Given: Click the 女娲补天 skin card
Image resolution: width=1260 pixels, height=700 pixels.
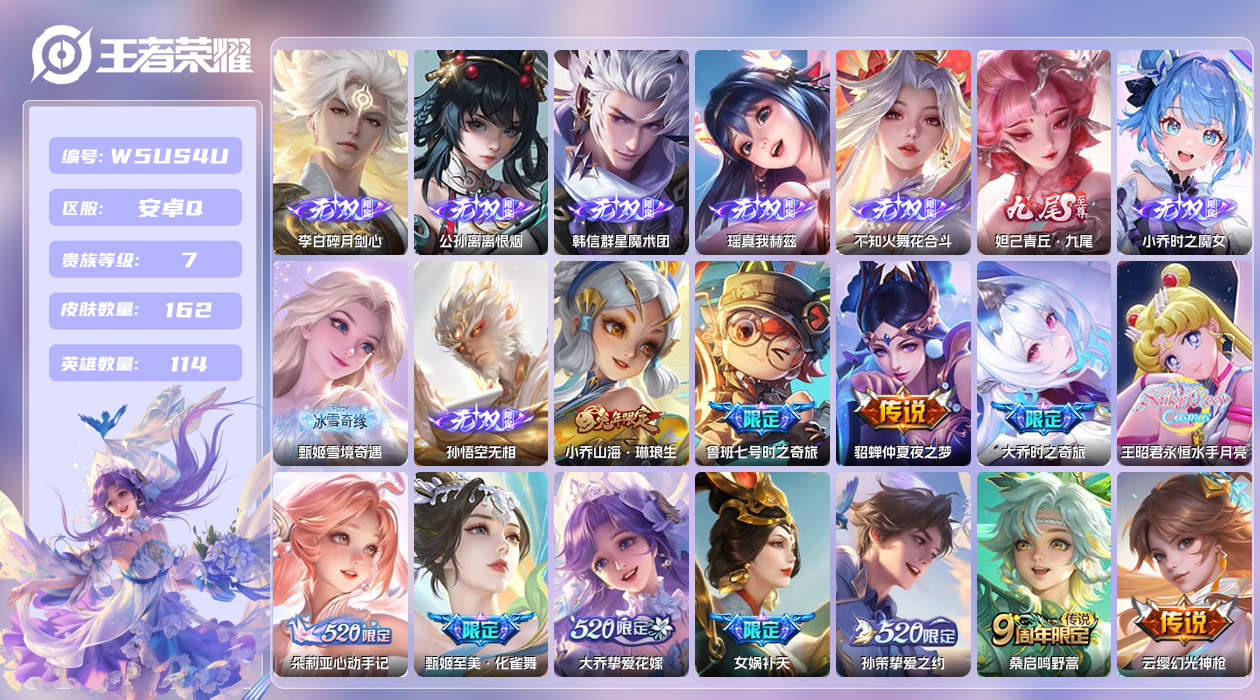Looking at the screenshot, I should point(762,574).
